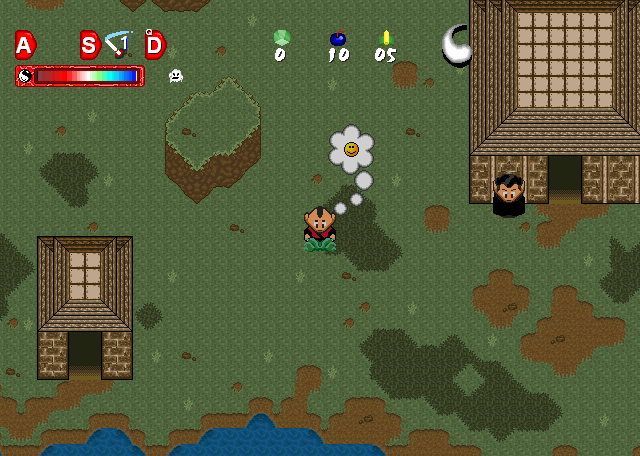Click the yellow item icon above 05
The image size is (640, 456).
tap(386, 38)
